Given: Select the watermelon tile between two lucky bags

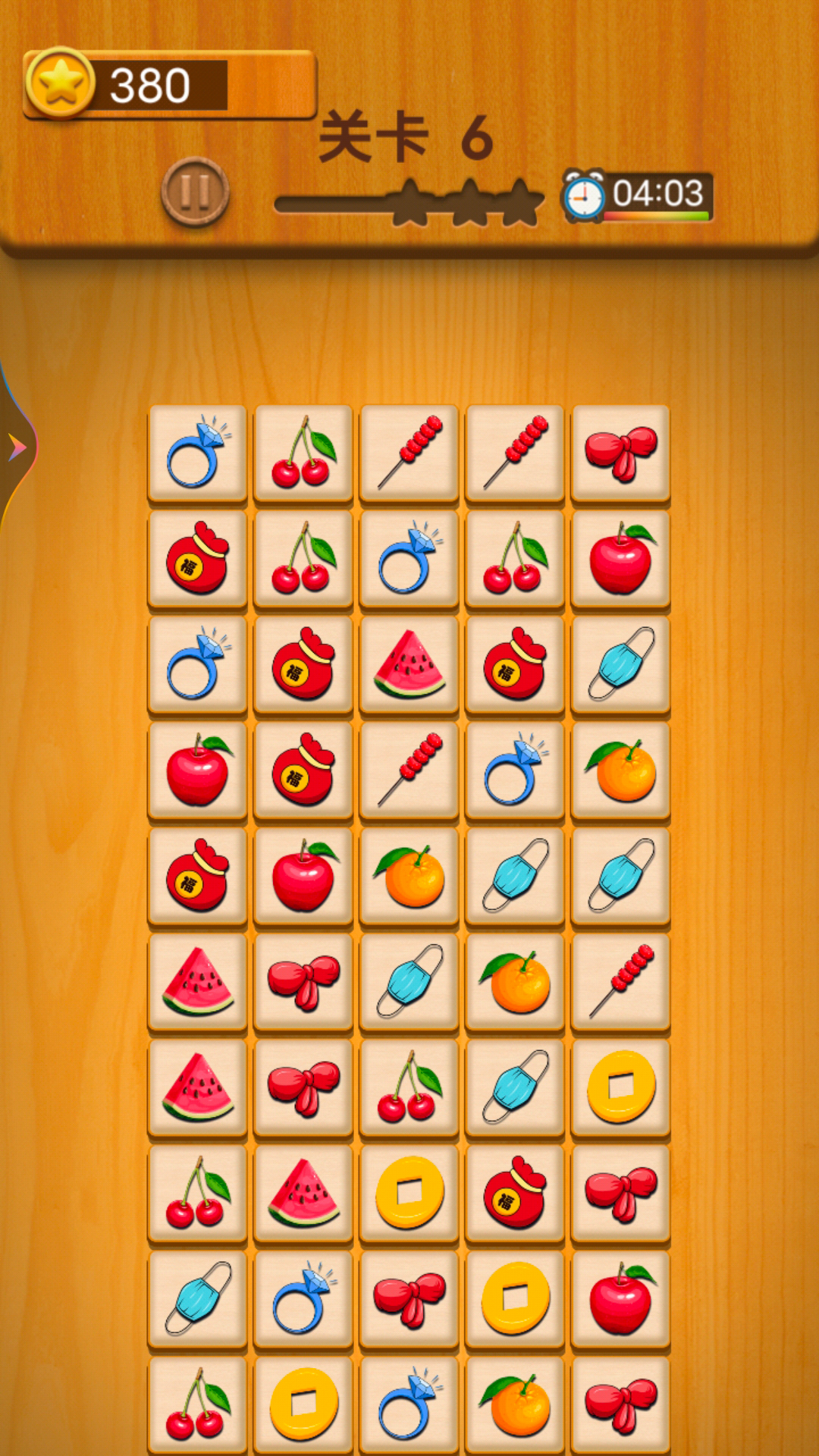Looking at the screenshot, I should [x=409, y=664].
